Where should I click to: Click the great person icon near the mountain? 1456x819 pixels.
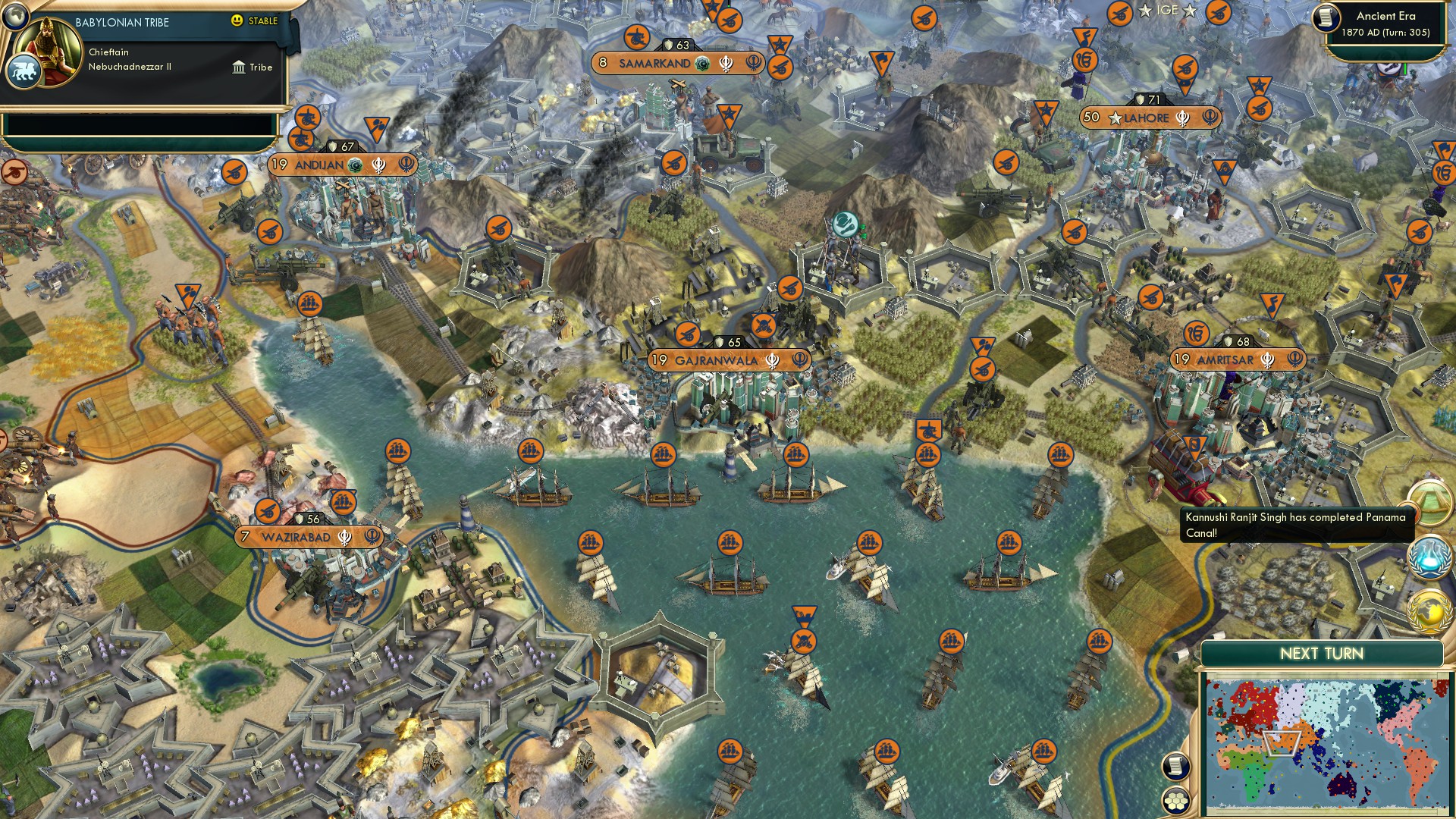pos(846,224)
